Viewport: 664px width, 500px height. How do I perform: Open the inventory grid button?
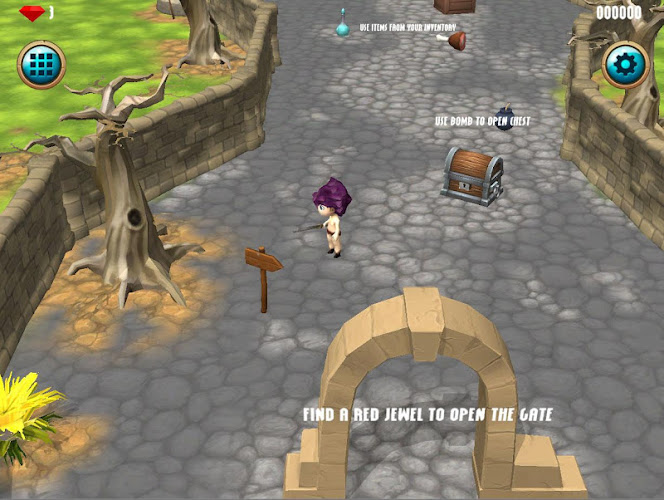tap(42, 66)
